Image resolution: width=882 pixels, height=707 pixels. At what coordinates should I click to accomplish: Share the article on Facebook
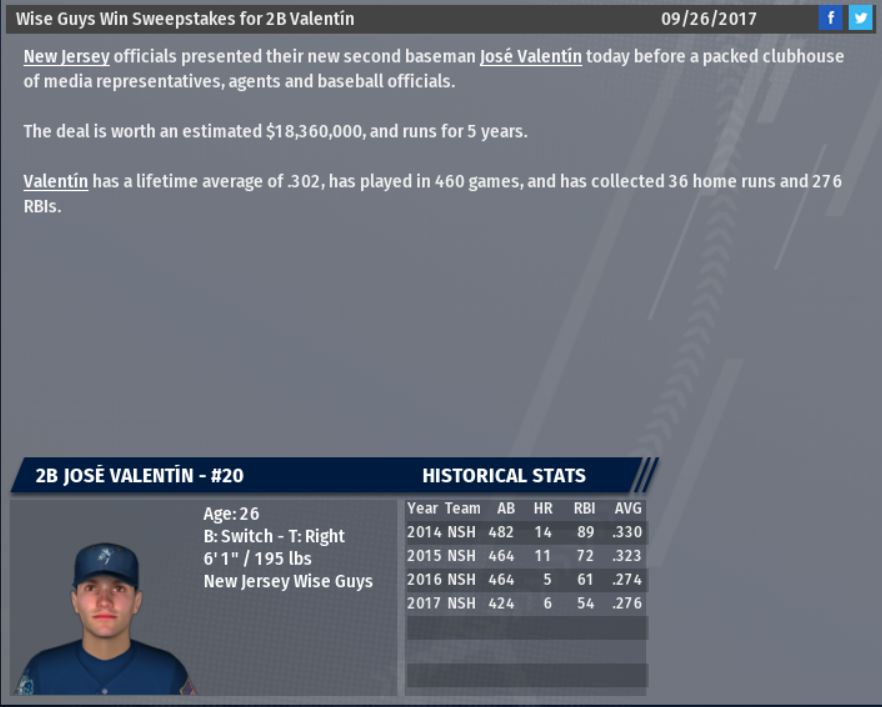coord(830,18)
